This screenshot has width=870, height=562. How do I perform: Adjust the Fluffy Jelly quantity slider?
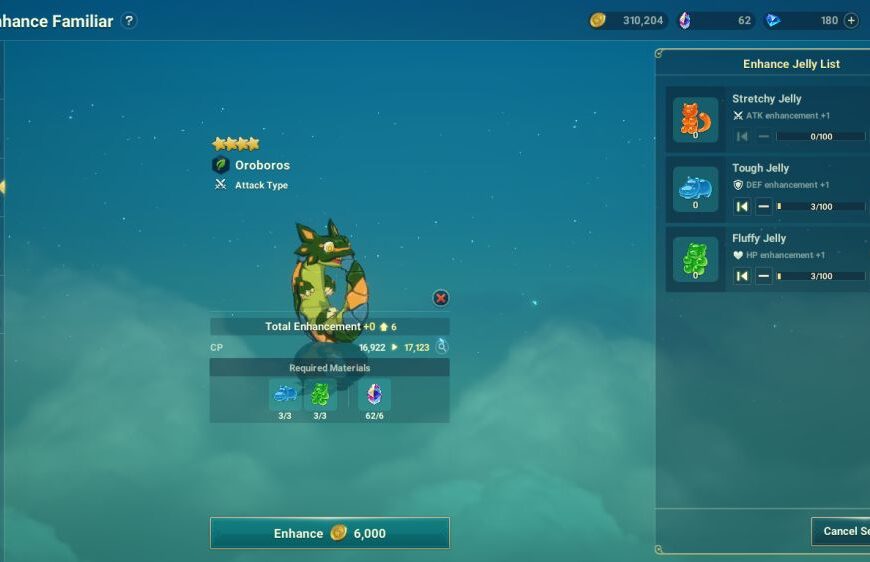(820, 276)
